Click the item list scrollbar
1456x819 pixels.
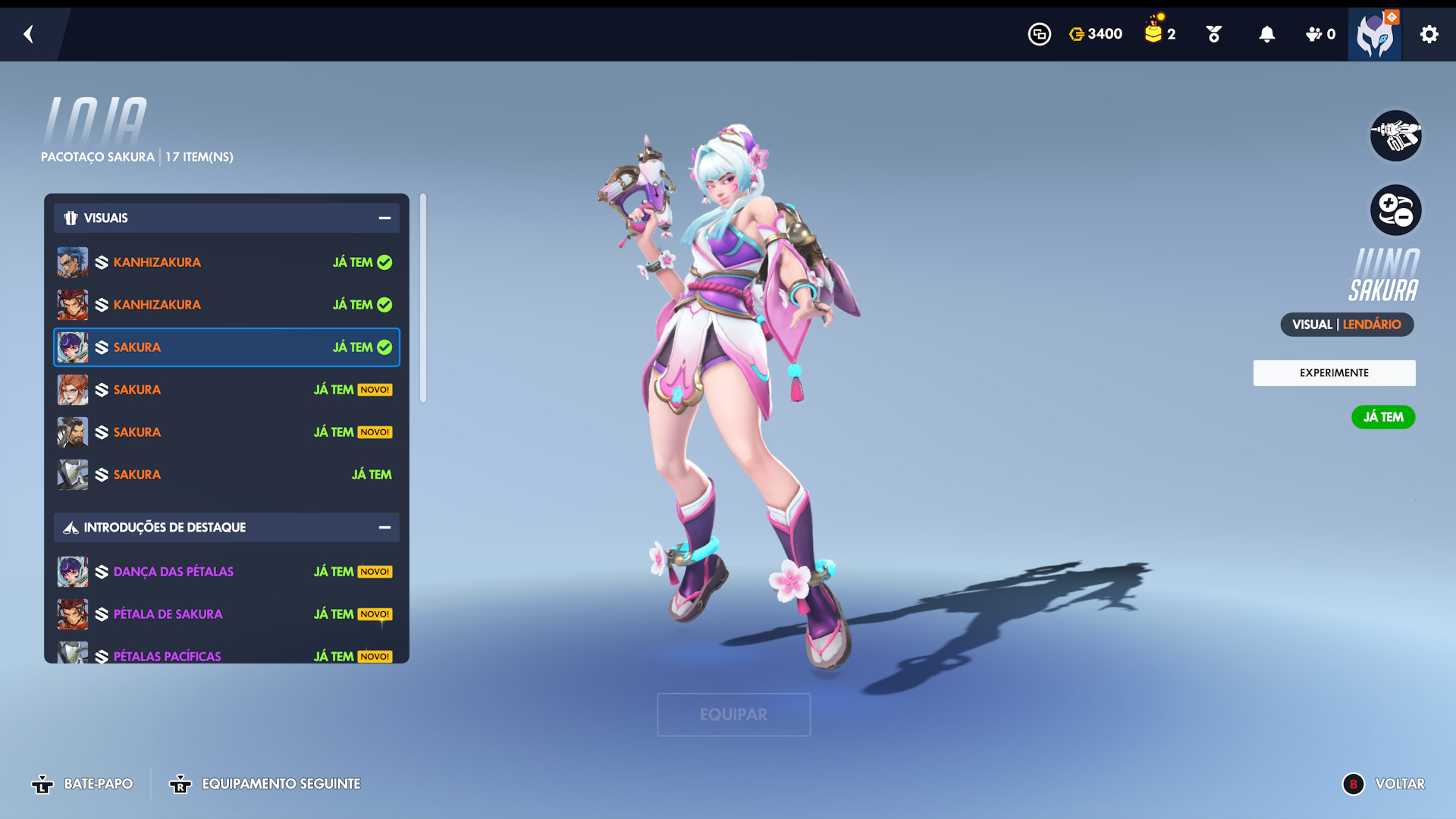pos(423,299)
